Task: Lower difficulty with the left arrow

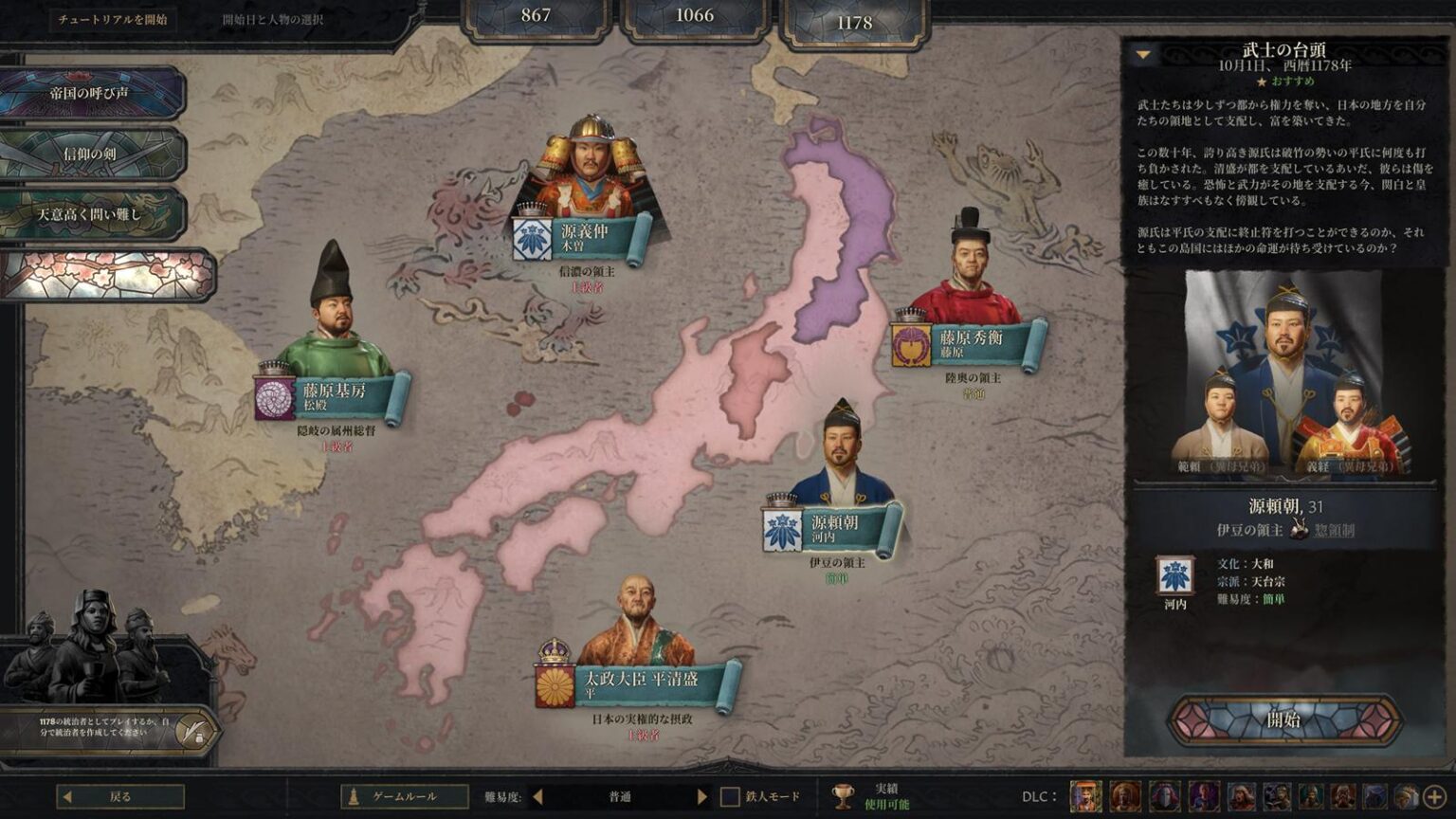Action: pyautogui.click(x=537, y=796)
